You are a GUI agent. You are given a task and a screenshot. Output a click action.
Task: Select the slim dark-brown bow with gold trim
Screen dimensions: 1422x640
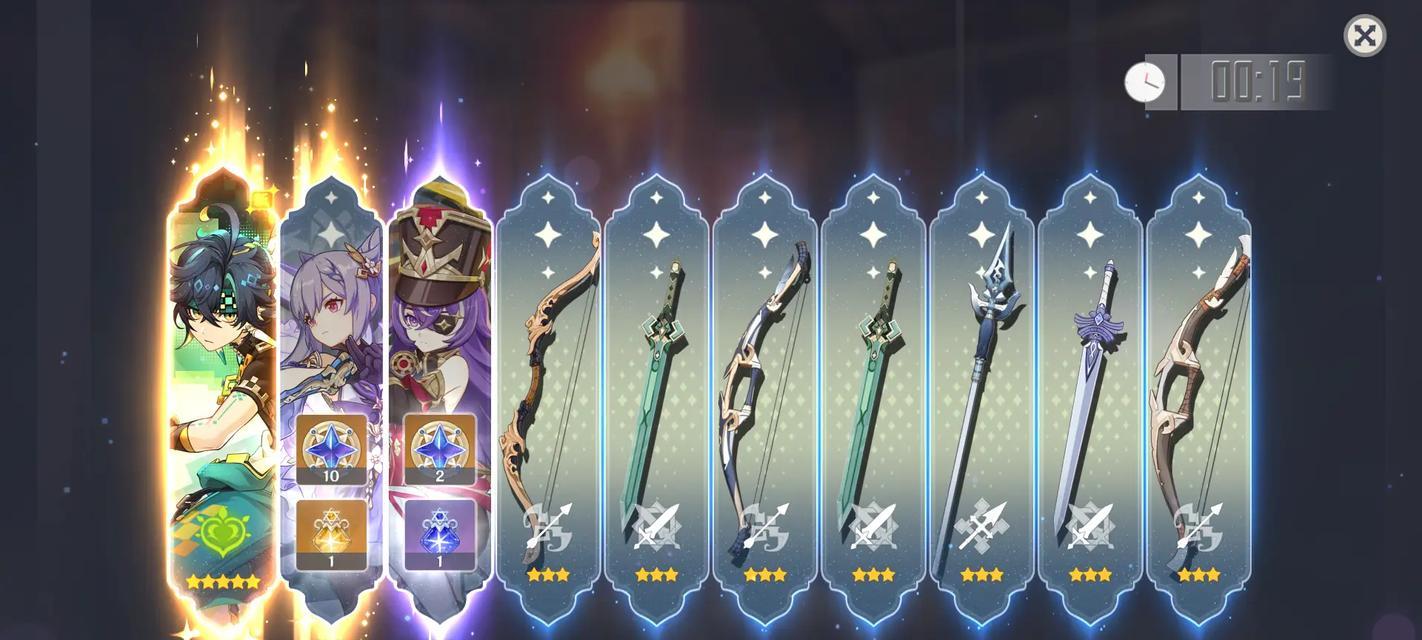click(548, 400)
